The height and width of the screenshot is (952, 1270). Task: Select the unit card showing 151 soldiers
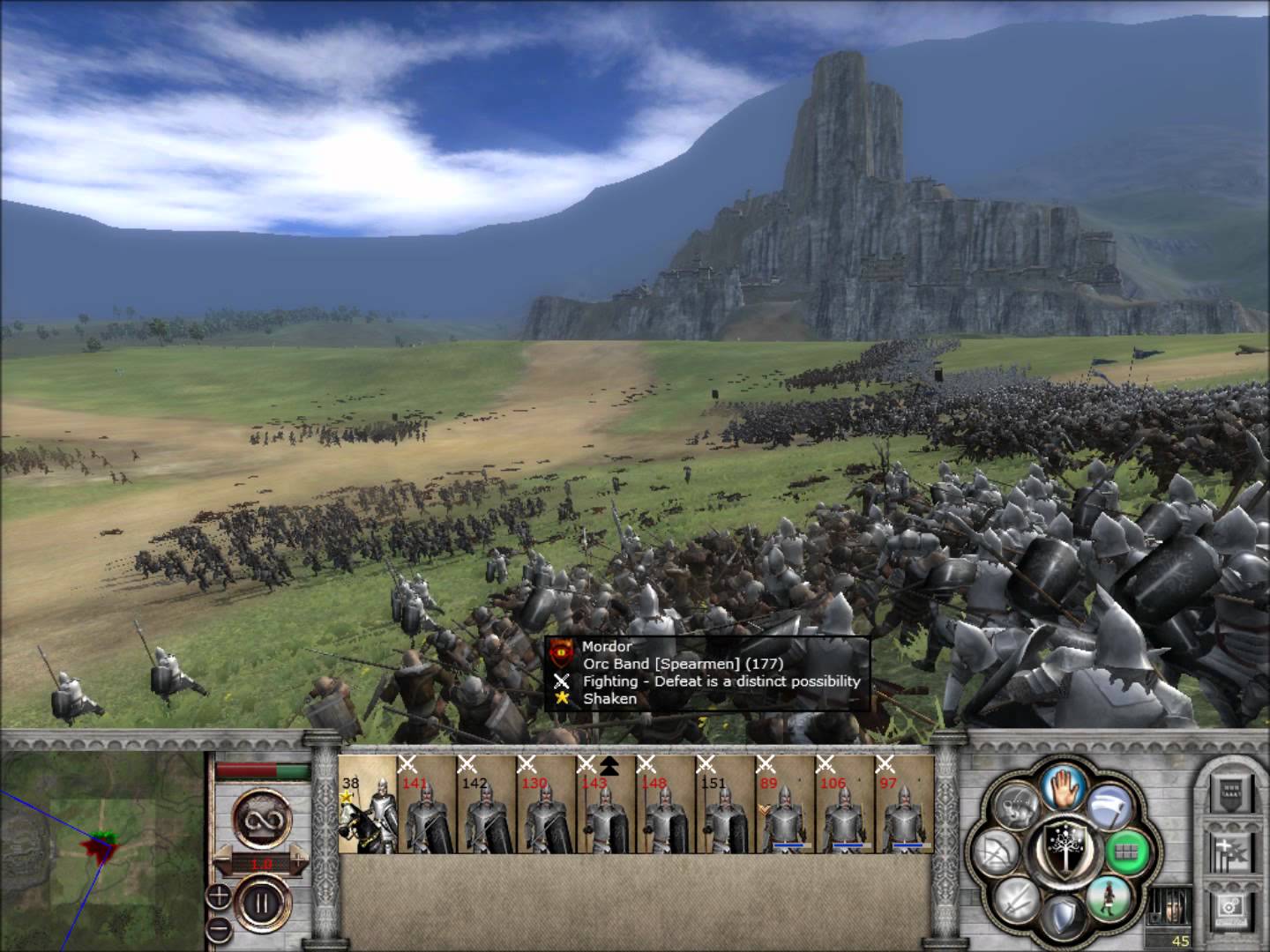(725, 805)
